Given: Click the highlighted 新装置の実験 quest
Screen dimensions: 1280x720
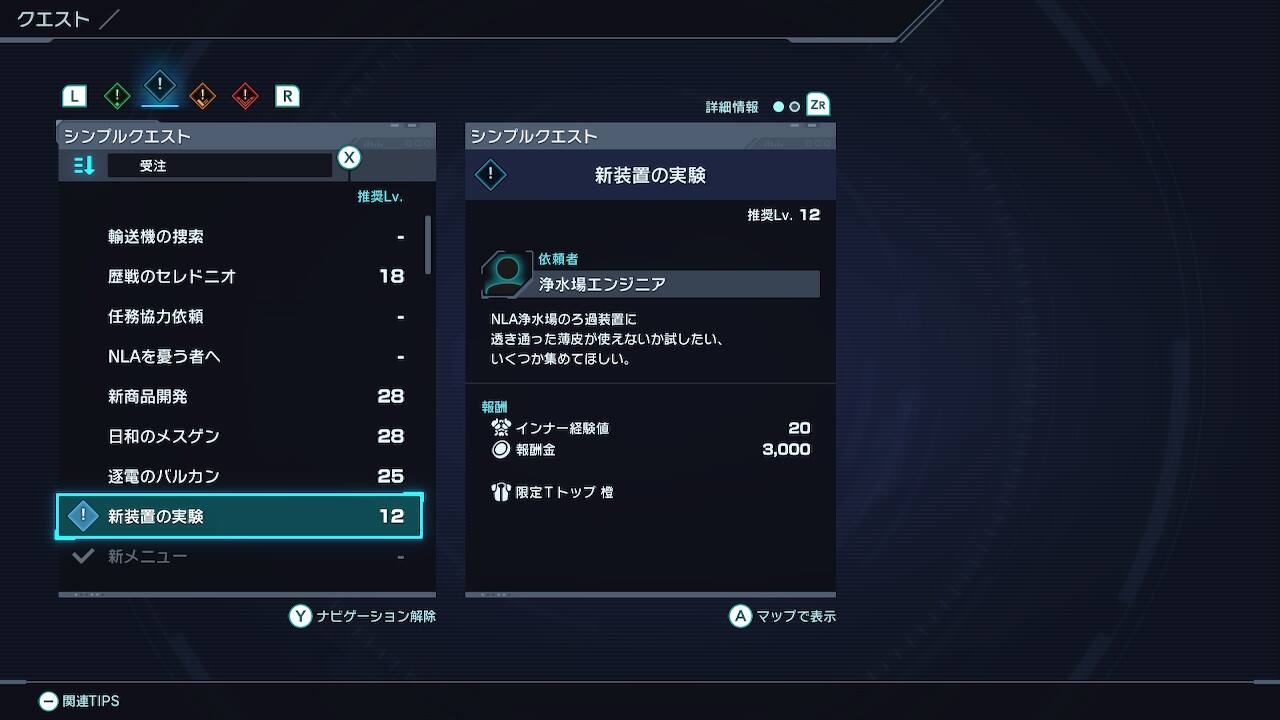Looking at the screenshot, I should tap(240, 516).
